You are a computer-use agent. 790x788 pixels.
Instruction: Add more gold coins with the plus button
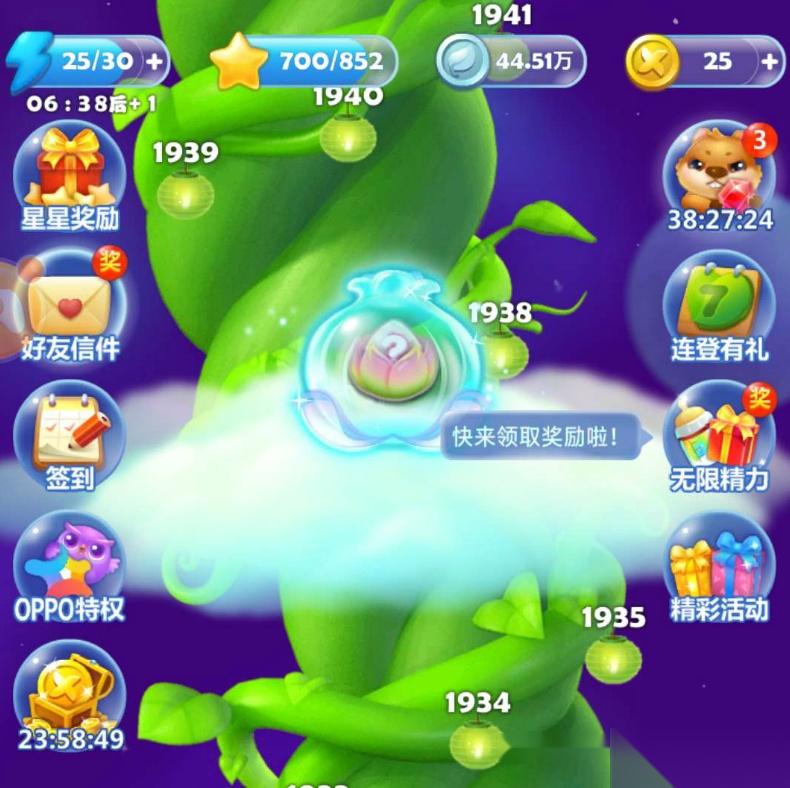click(x=769, y=61)
